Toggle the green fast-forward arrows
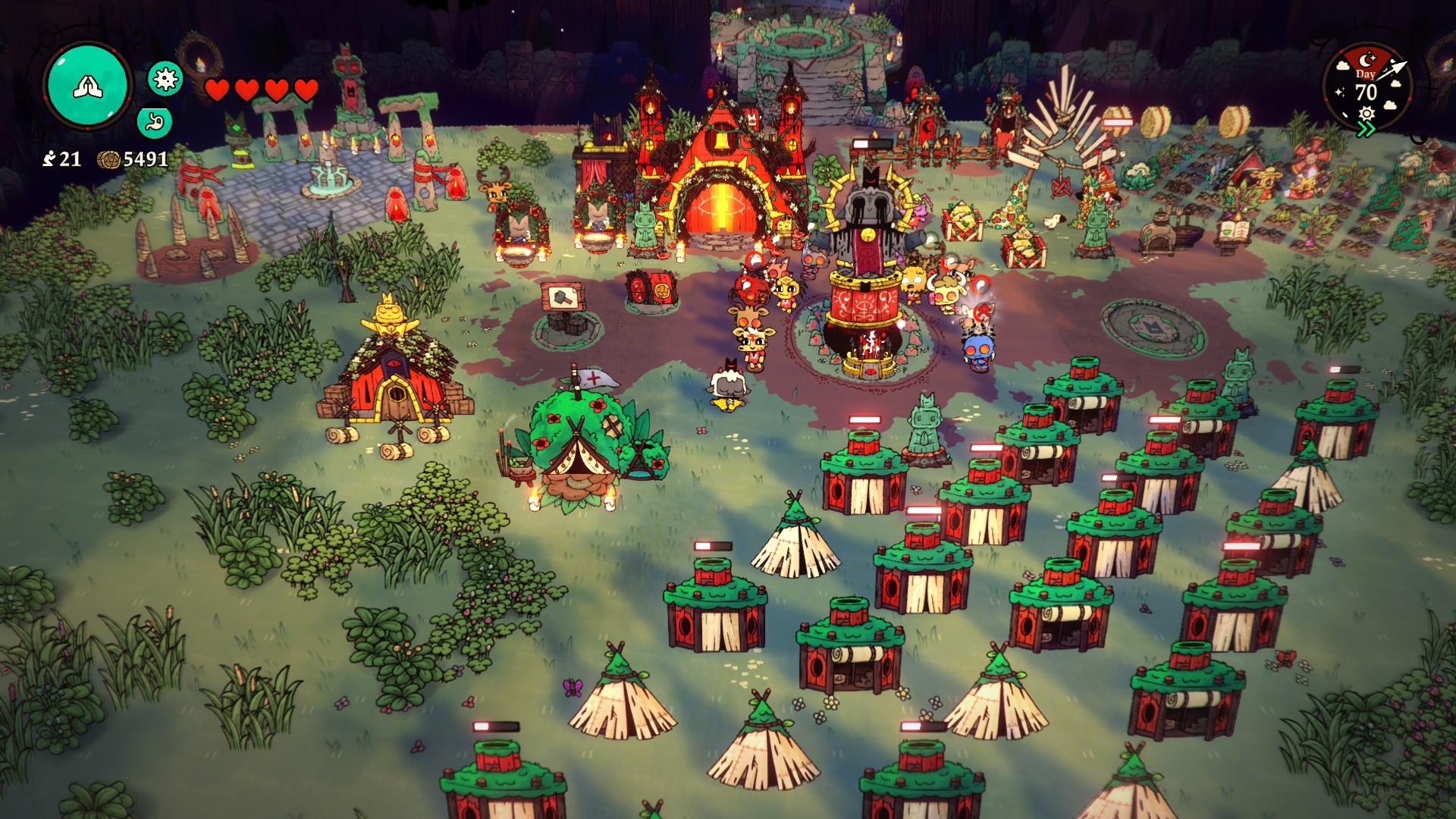The width and height of the screenshot is (1456, 819). coord(1367,130)
